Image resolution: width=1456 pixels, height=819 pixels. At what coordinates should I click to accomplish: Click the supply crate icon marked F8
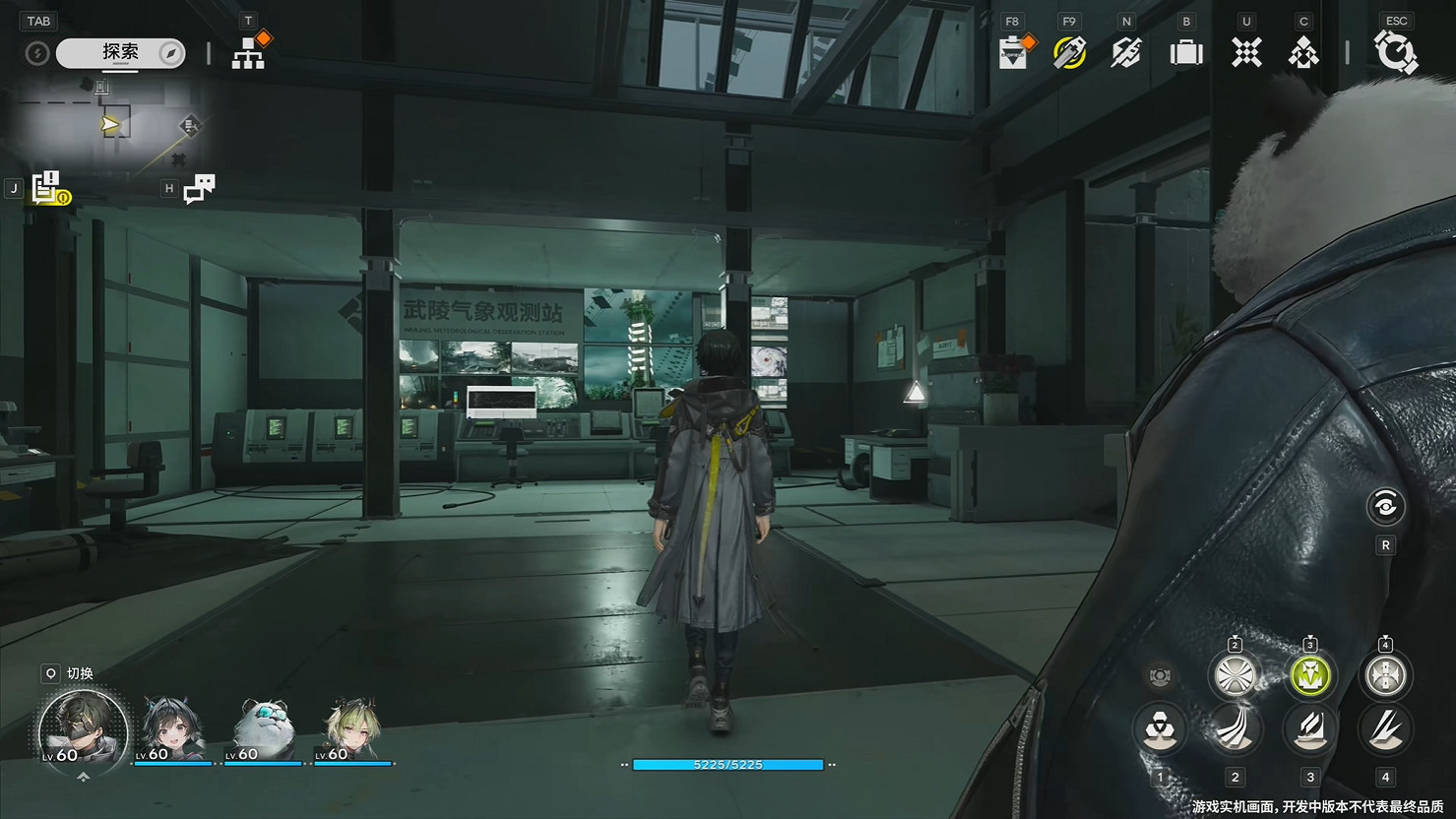(x=1014, y=54)
